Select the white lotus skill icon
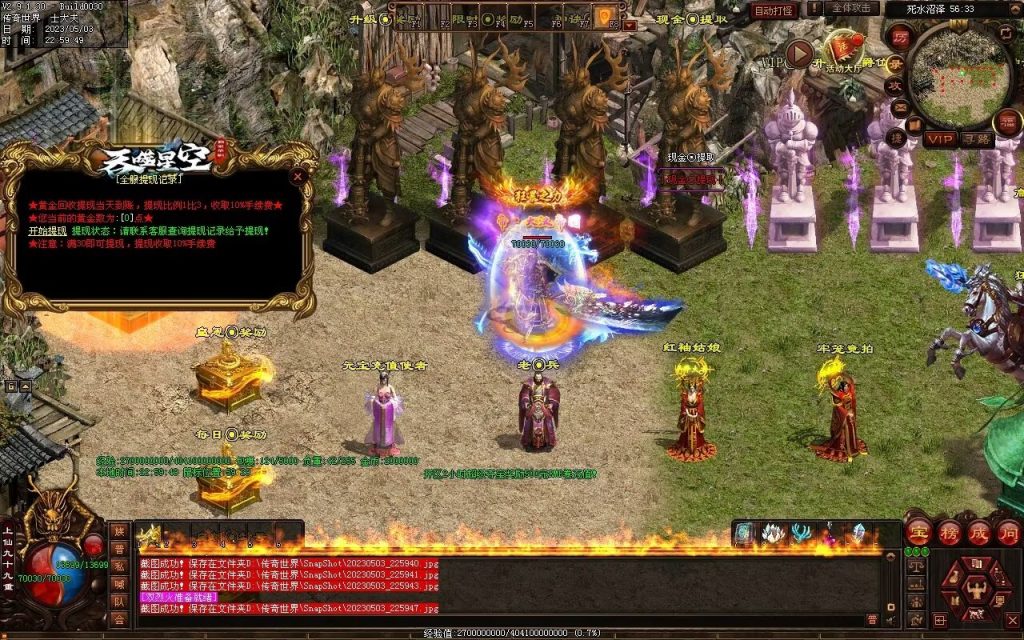 pyautogui.click(x=772, y=534)
